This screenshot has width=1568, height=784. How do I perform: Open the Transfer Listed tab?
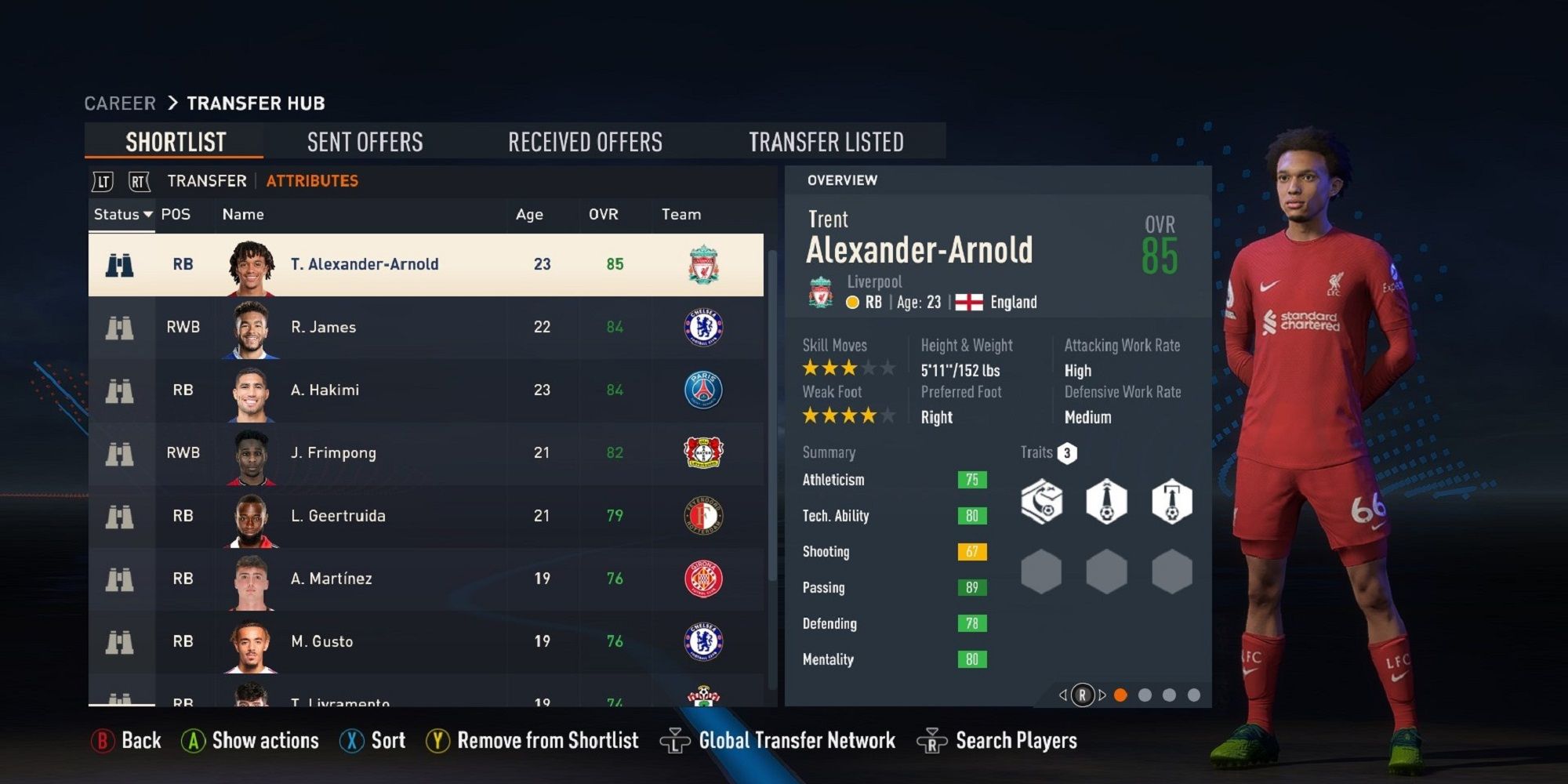coord(827,141)
